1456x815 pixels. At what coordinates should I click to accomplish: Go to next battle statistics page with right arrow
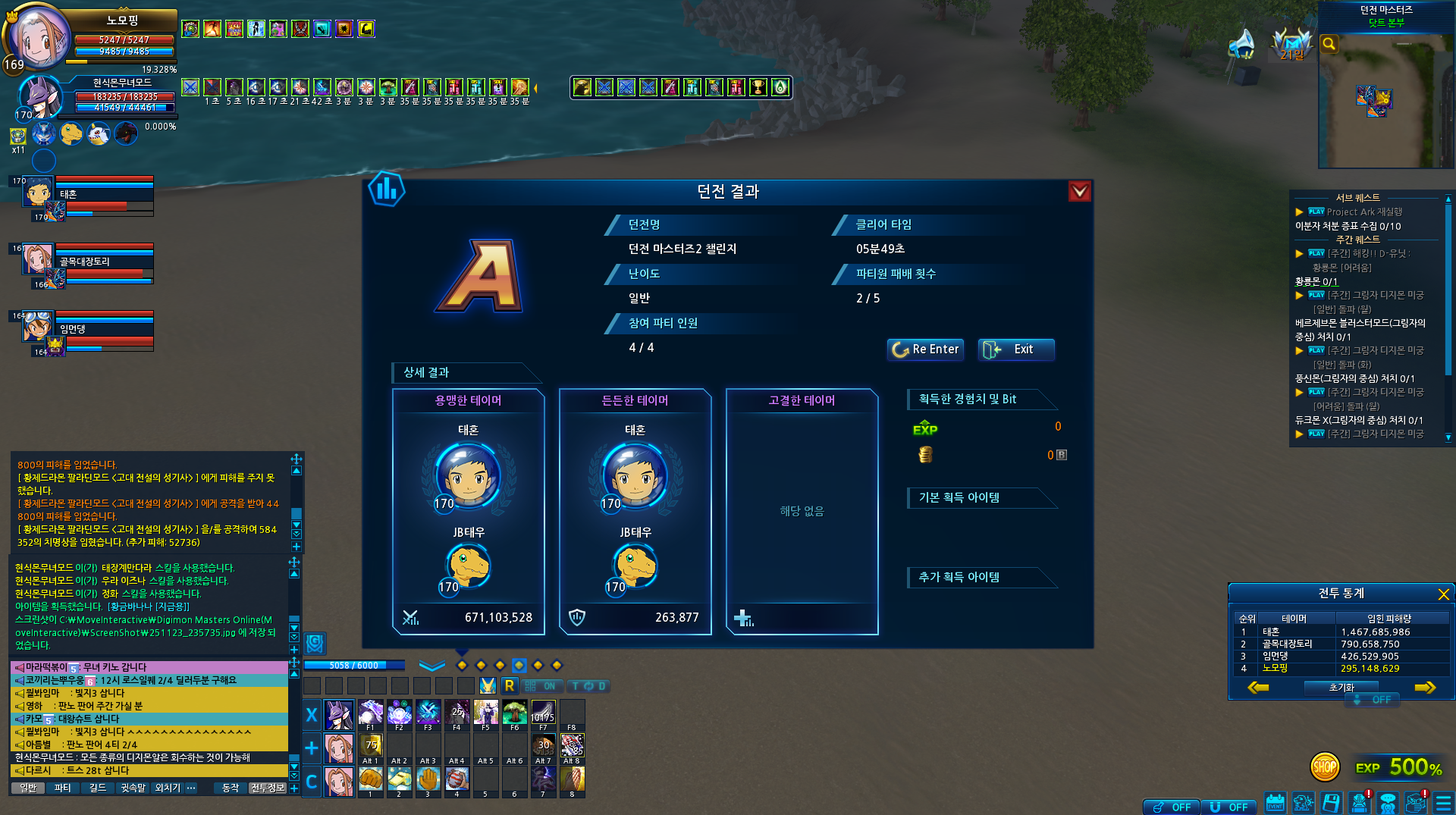(1425, 688)
